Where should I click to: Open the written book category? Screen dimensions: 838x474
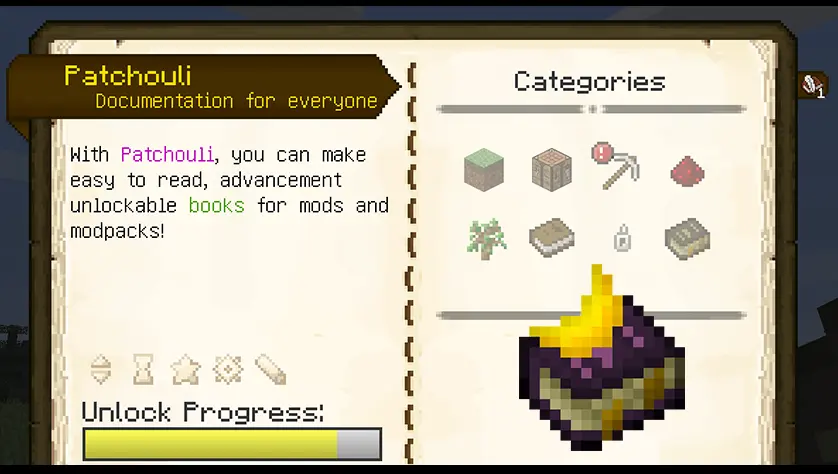click(x=687, y=238)
